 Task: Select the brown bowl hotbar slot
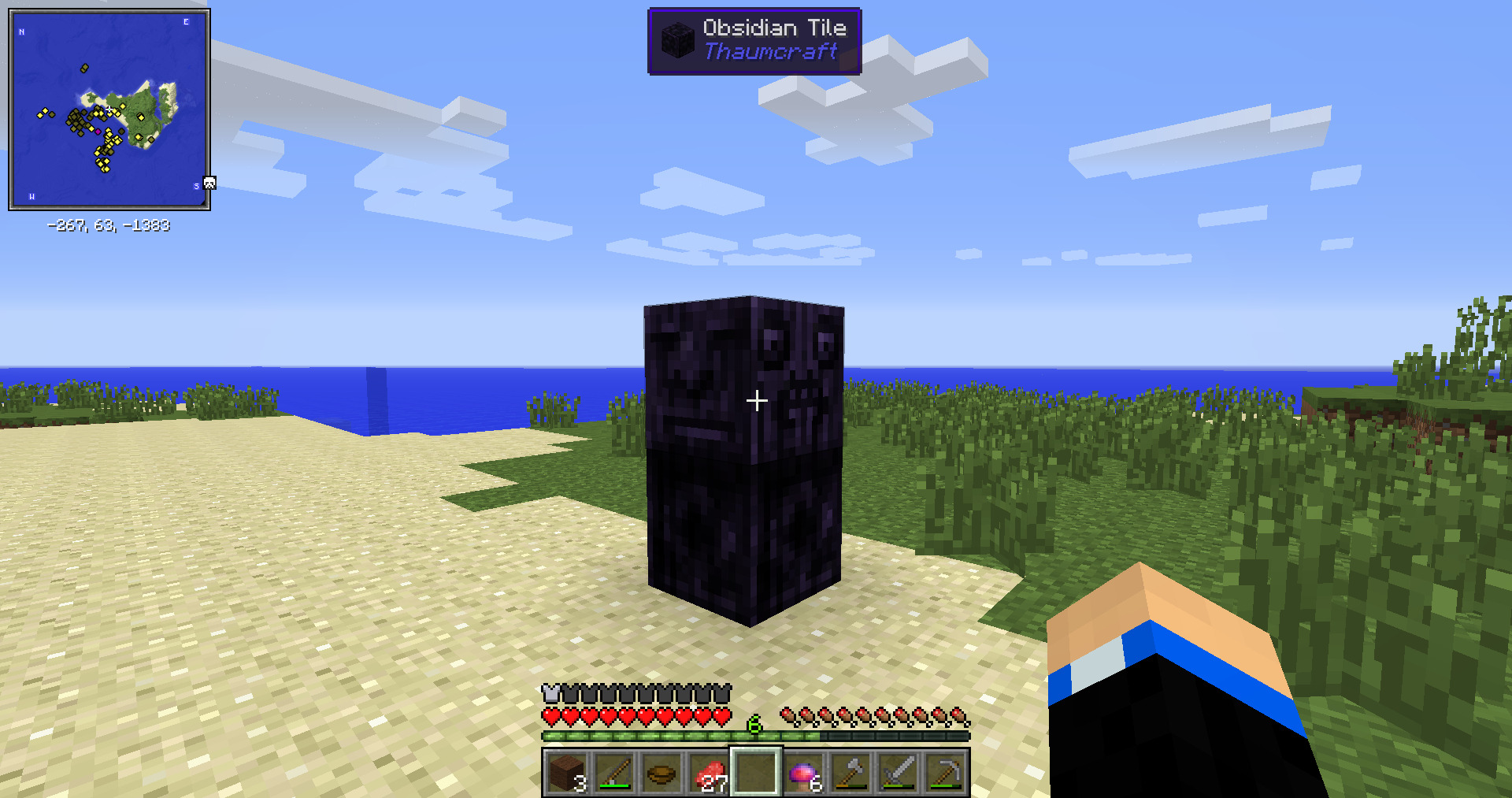(661, 772)
